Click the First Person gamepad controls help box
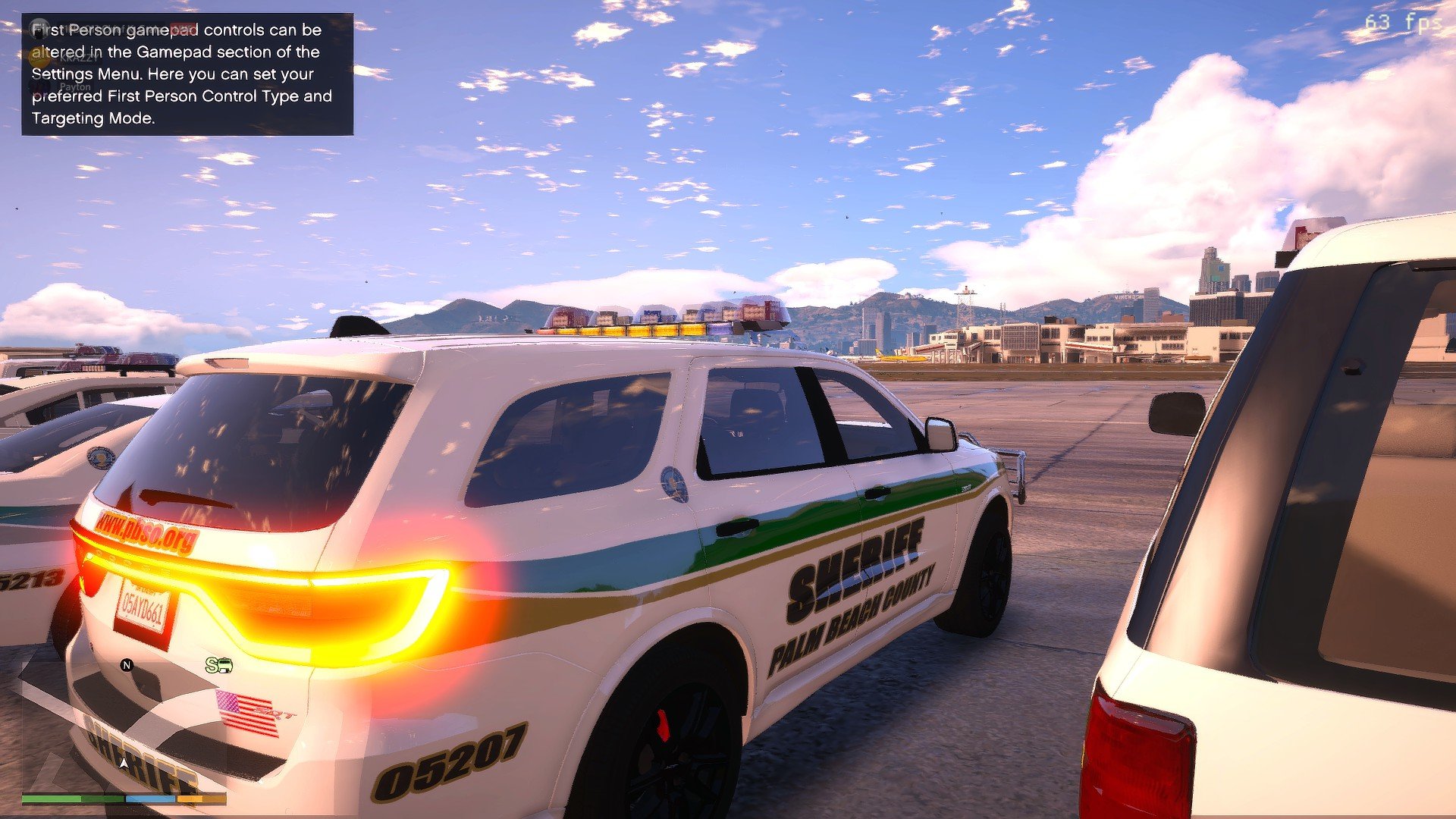The image size is (1456, 819). (187, 74)
